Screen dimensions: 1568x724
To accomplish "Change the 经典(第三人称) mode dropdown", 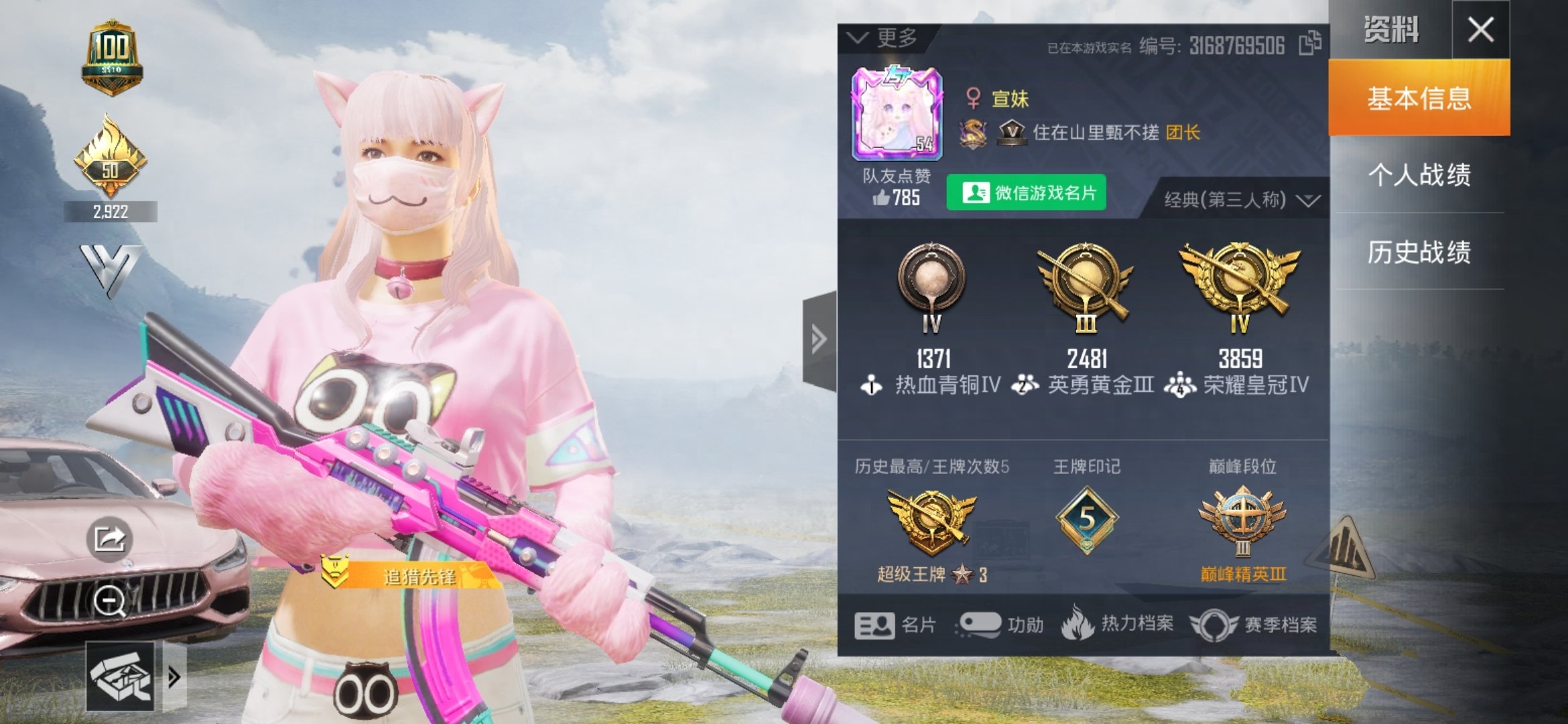I will (x=1240, y=200).
